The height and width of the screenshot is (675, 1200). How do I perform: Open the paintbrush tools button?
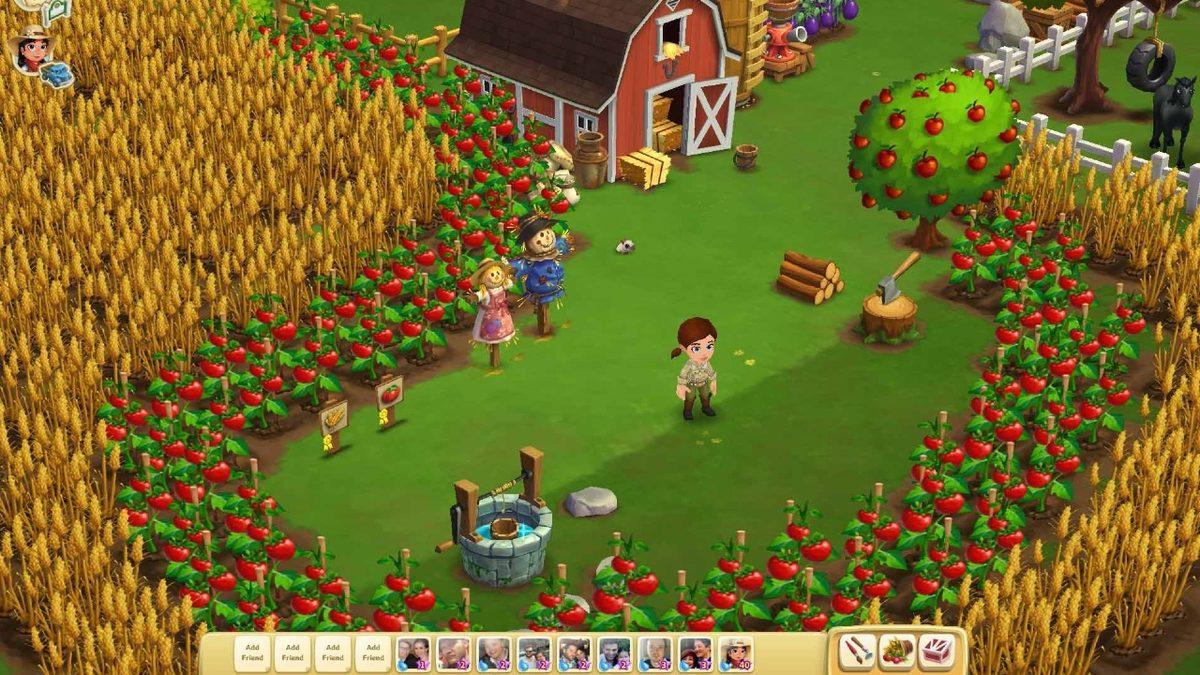(857, 651)
